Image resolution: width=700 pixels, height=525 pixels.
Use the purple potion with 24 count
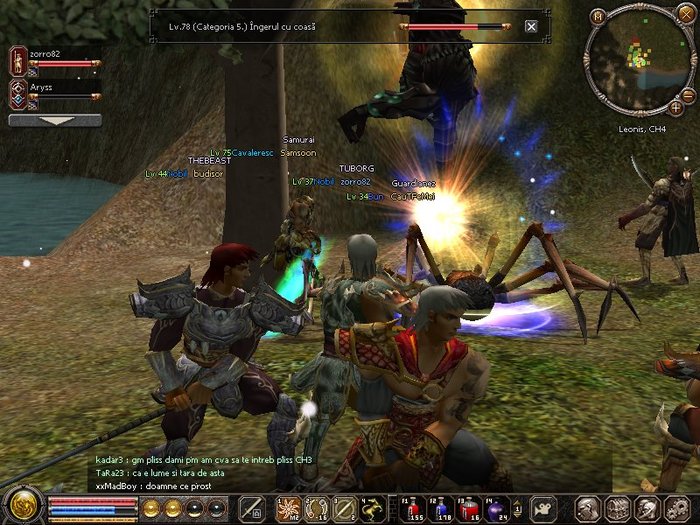(493, 507)
